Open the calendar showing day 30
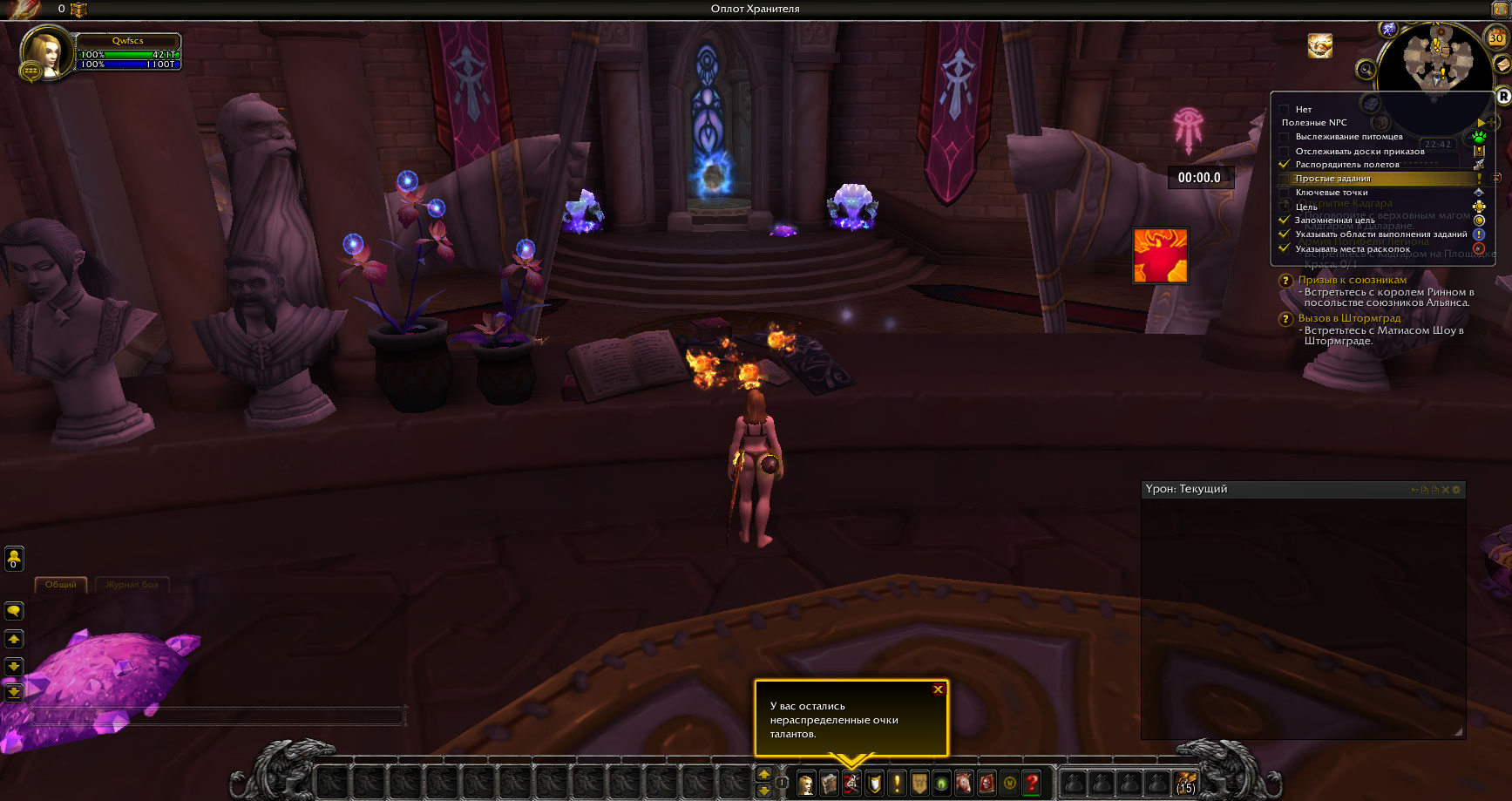1512x801 pixels. (1495, 37)
